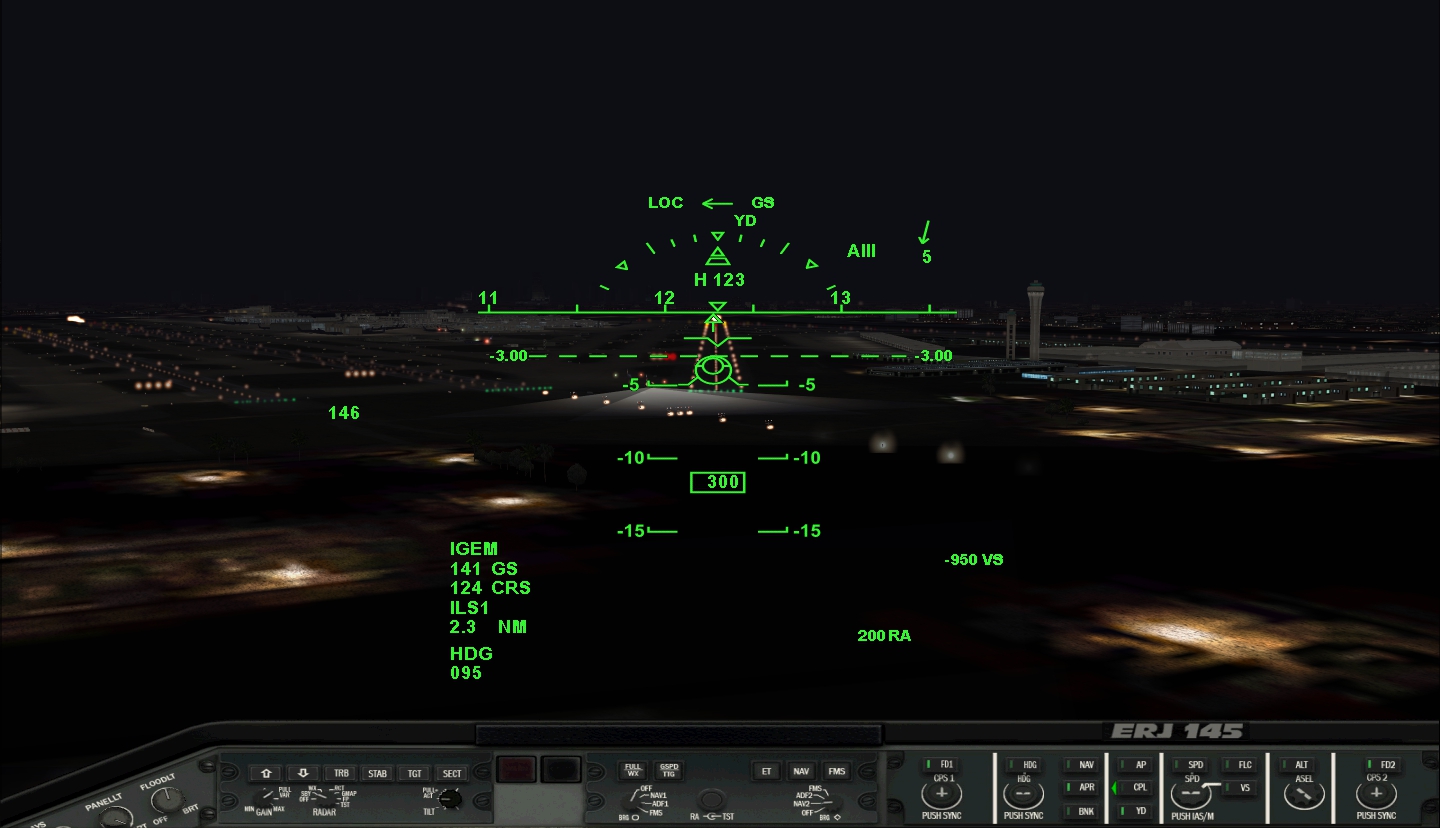The height and width of the screenshot is (828, 1440).
Task: Turn on the BNK bank limit button
Action: point(1084,811)
